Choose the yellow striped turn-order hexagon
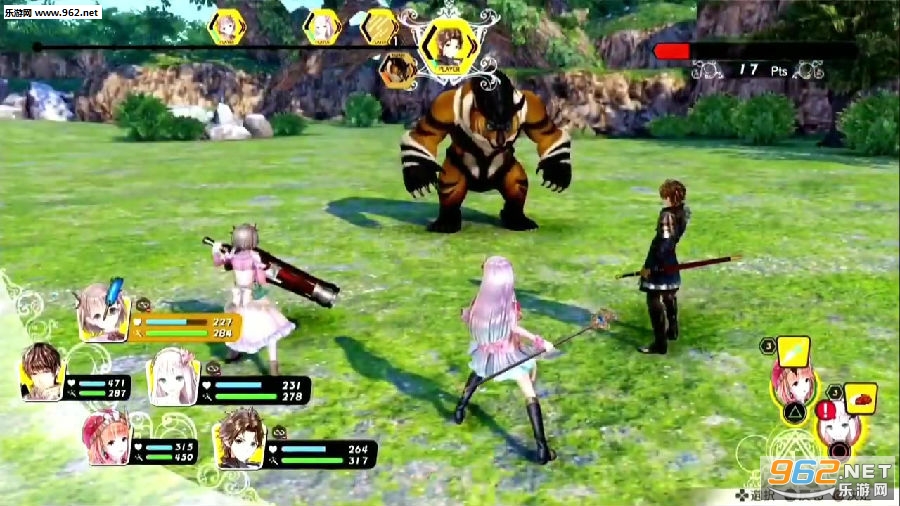Image resolution: width=900 pixels, height=506 pixels. (378, 27)
